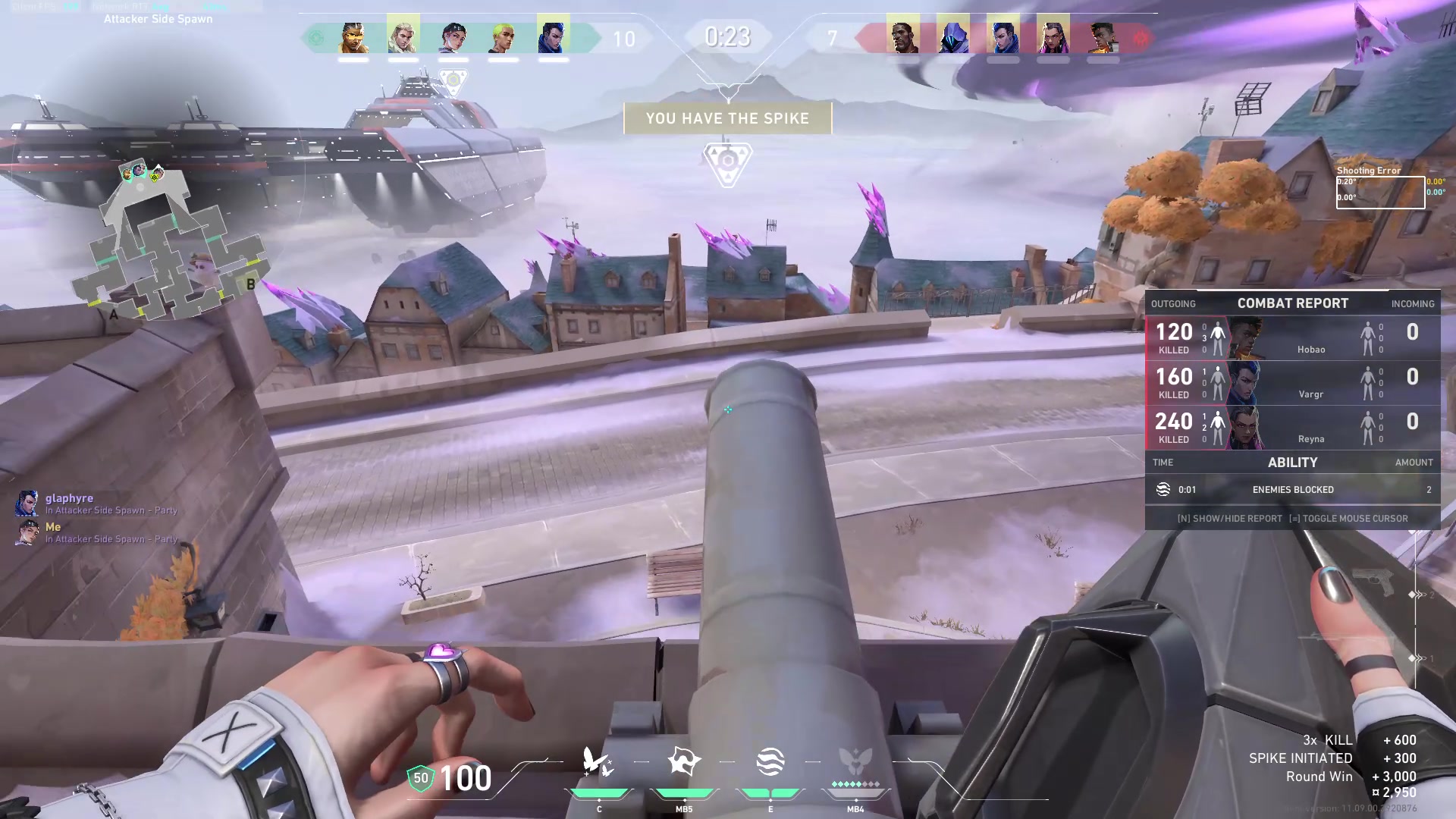Activate the Not Dead Yet ultimate icon
This screenshot has height=819, width=1456.
click(855, 761)
